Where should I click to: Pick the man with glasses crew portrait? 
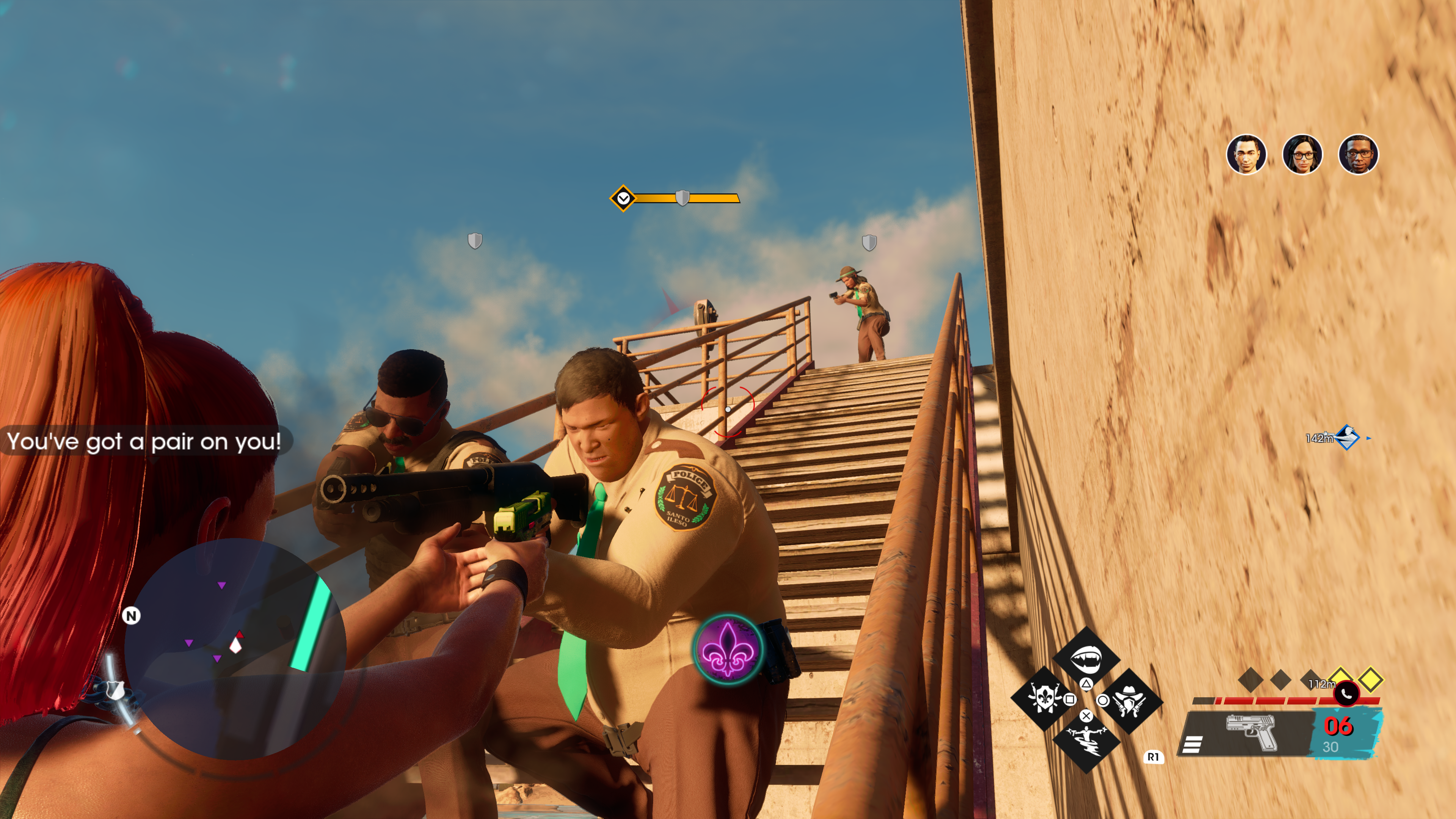tap(1358, 154)
